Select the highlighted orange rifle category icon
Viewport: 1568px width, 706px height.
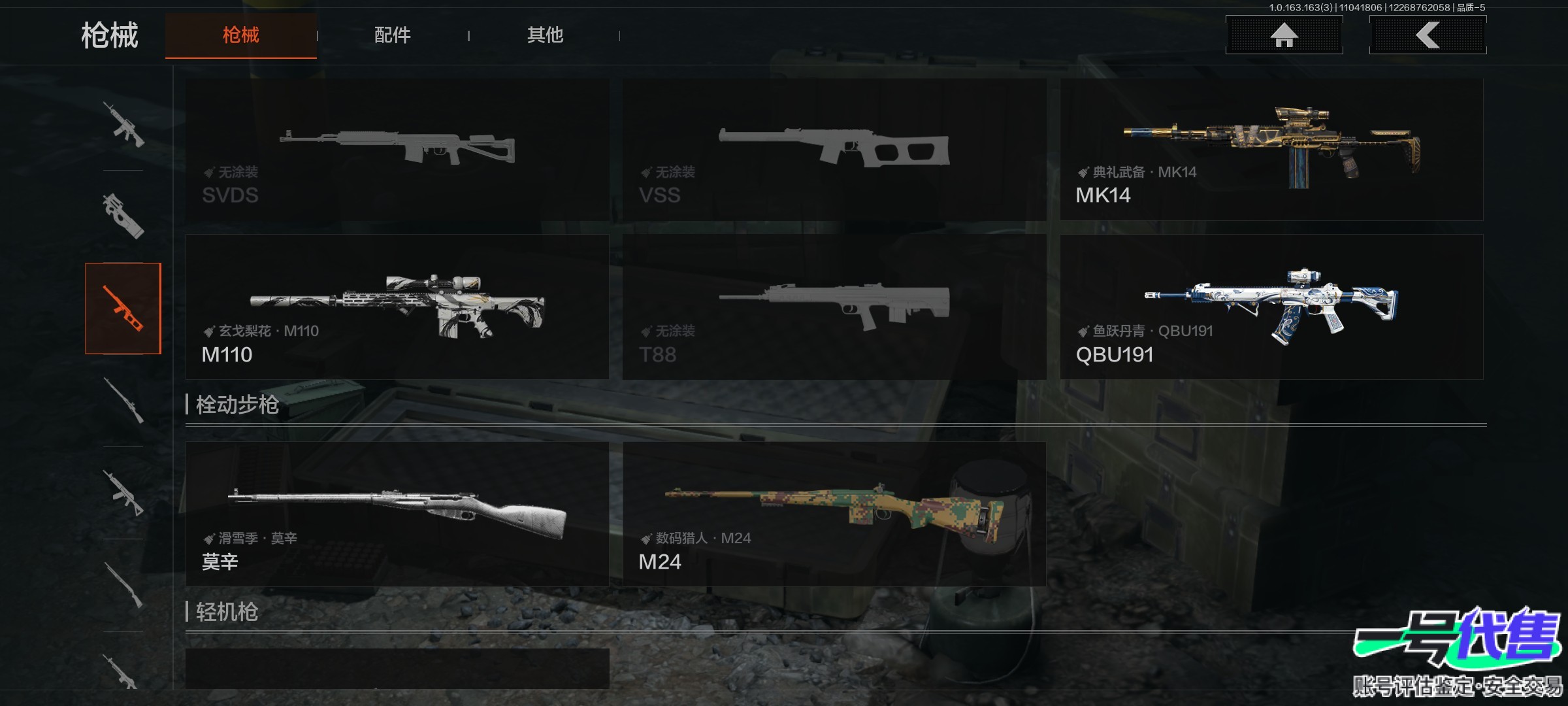tap(123, 309)
